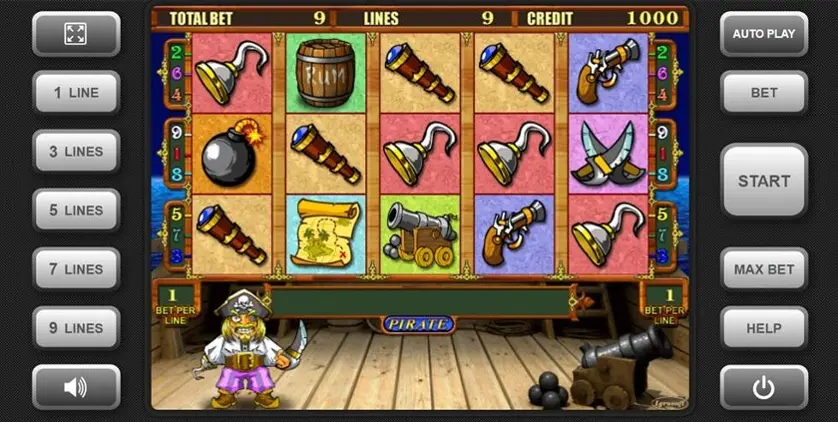
Task: Toggle fullscreen mode
Action: coord(76,34)
